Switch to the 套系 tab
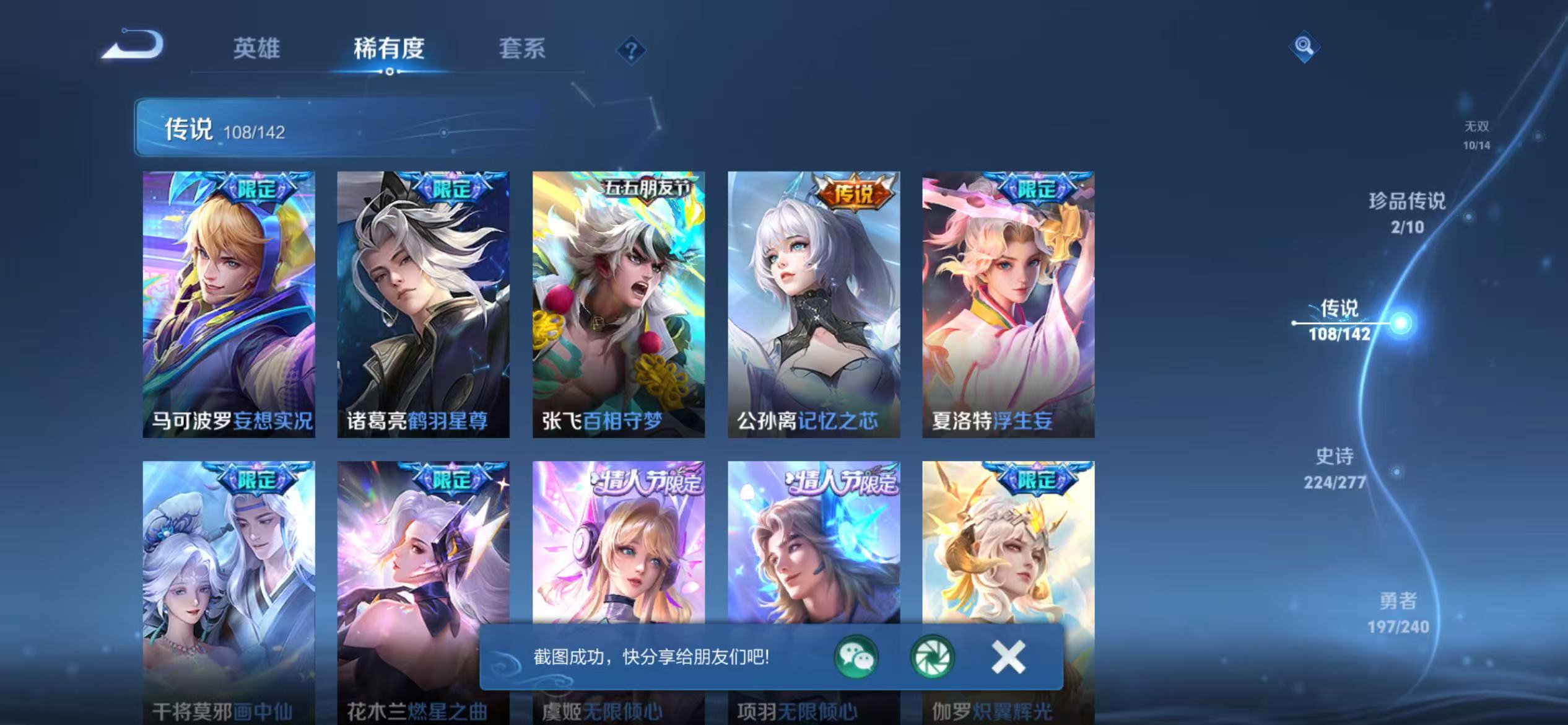The width and height of the screenshot is (1568, 725). [522, 48]
